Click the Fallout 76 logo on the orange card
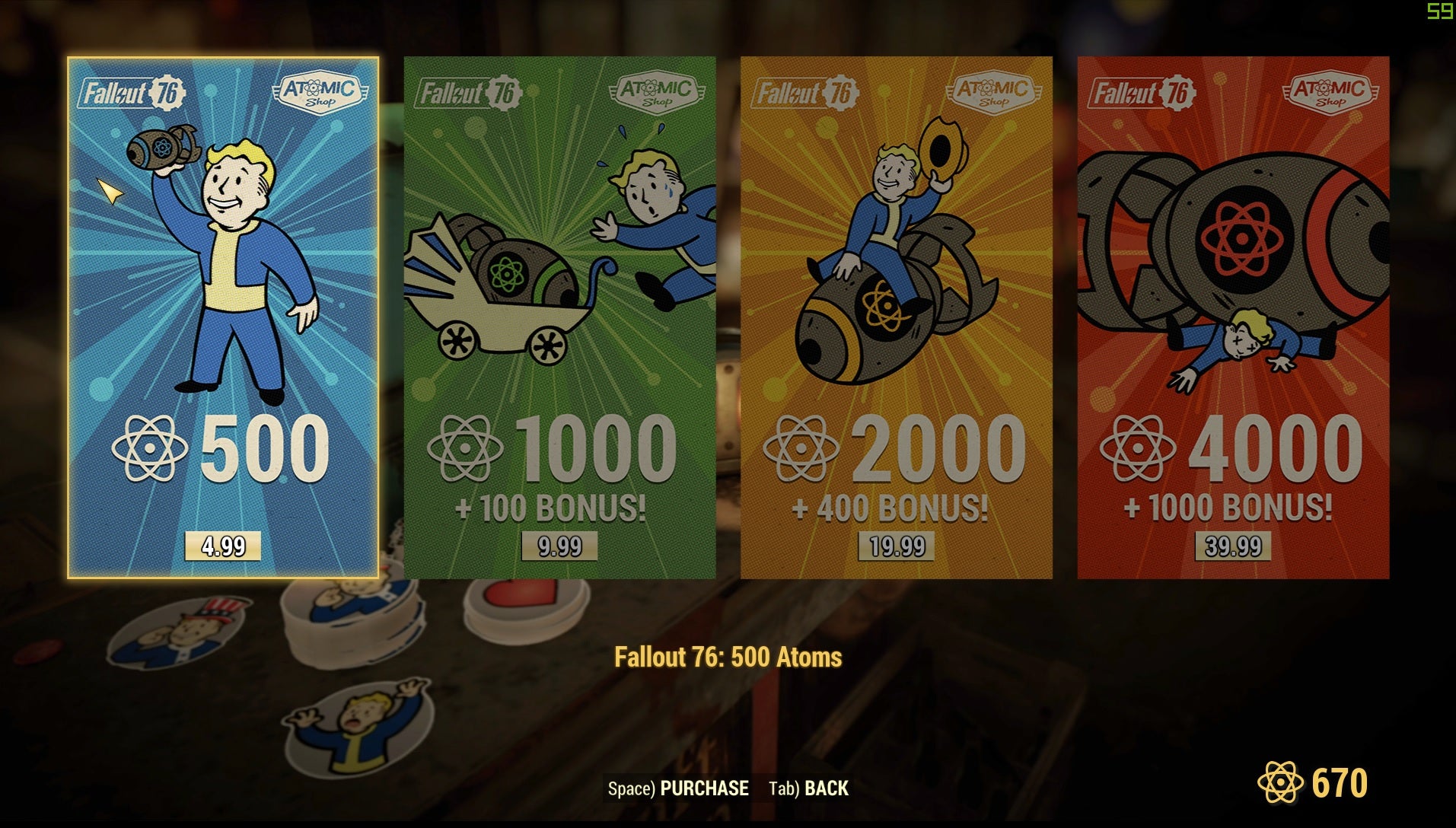 [x=806, y=91]
